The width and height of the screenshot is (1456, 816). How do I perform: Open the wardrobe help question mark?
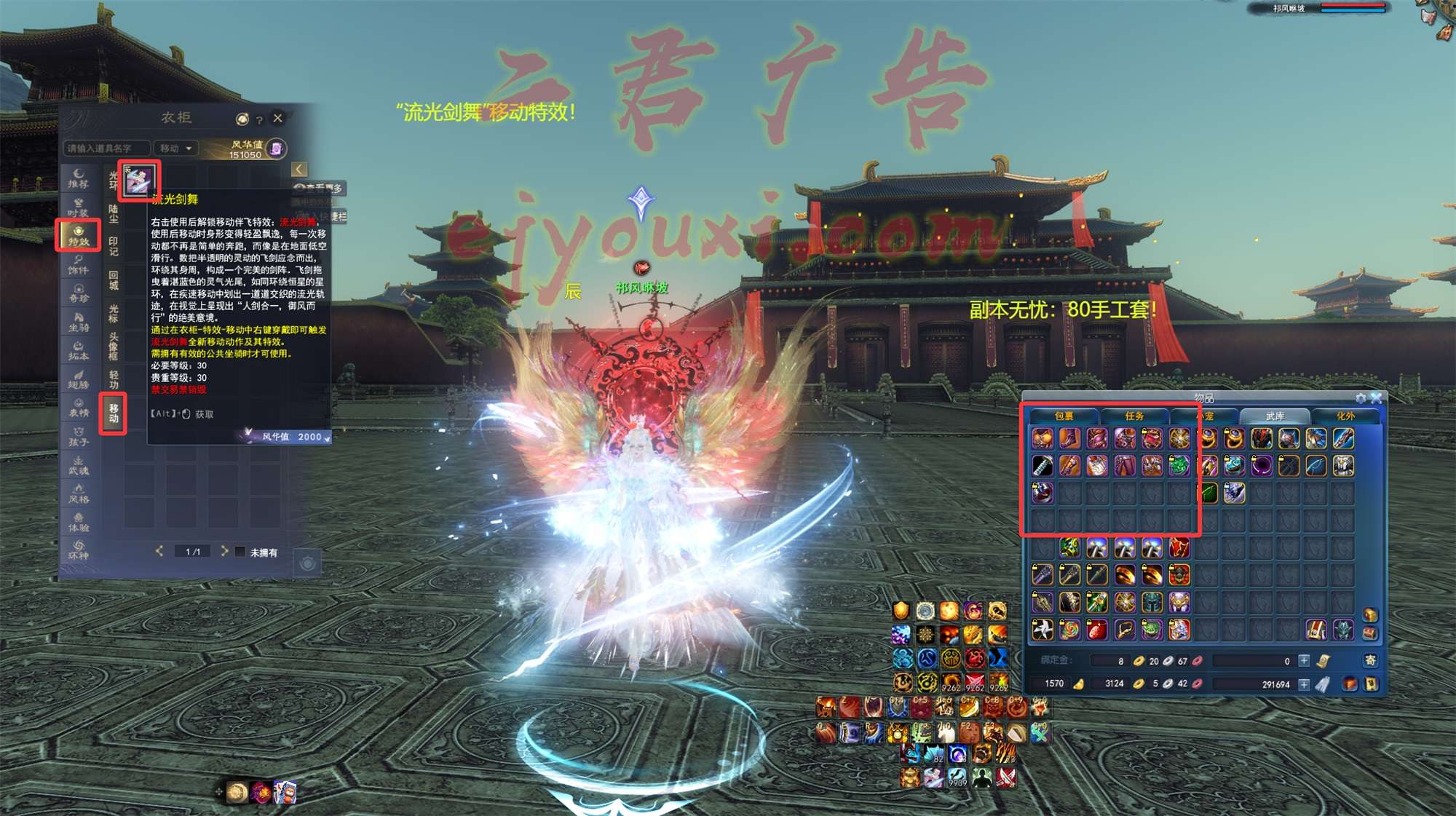tap(259, 119)
